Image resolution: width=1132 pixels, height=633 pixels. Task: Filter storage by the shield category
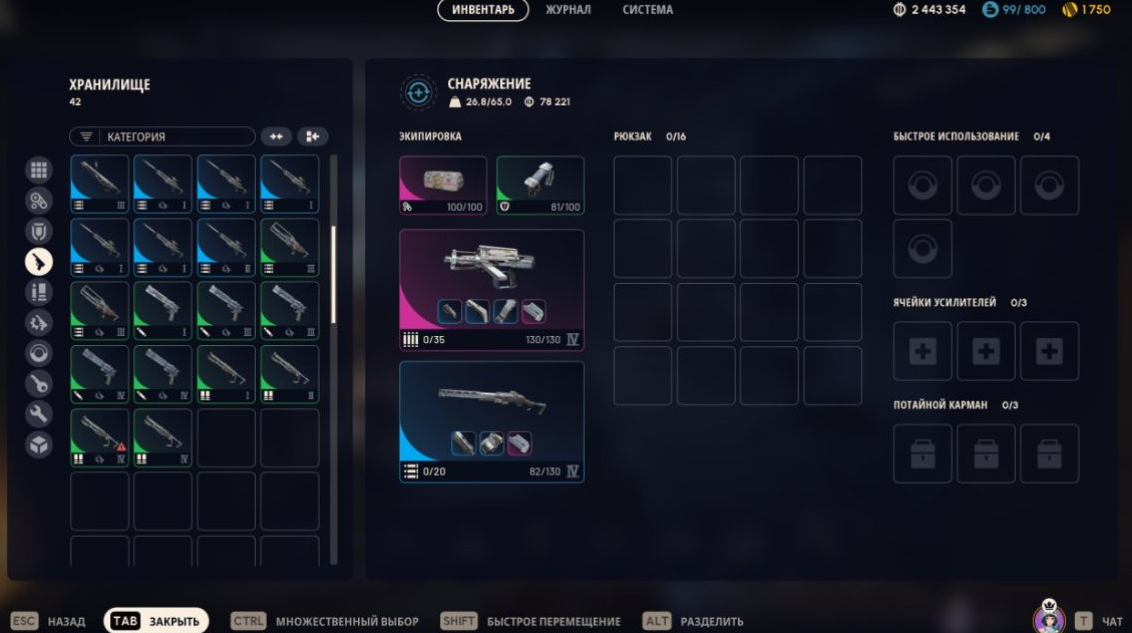tap(39, 231)
